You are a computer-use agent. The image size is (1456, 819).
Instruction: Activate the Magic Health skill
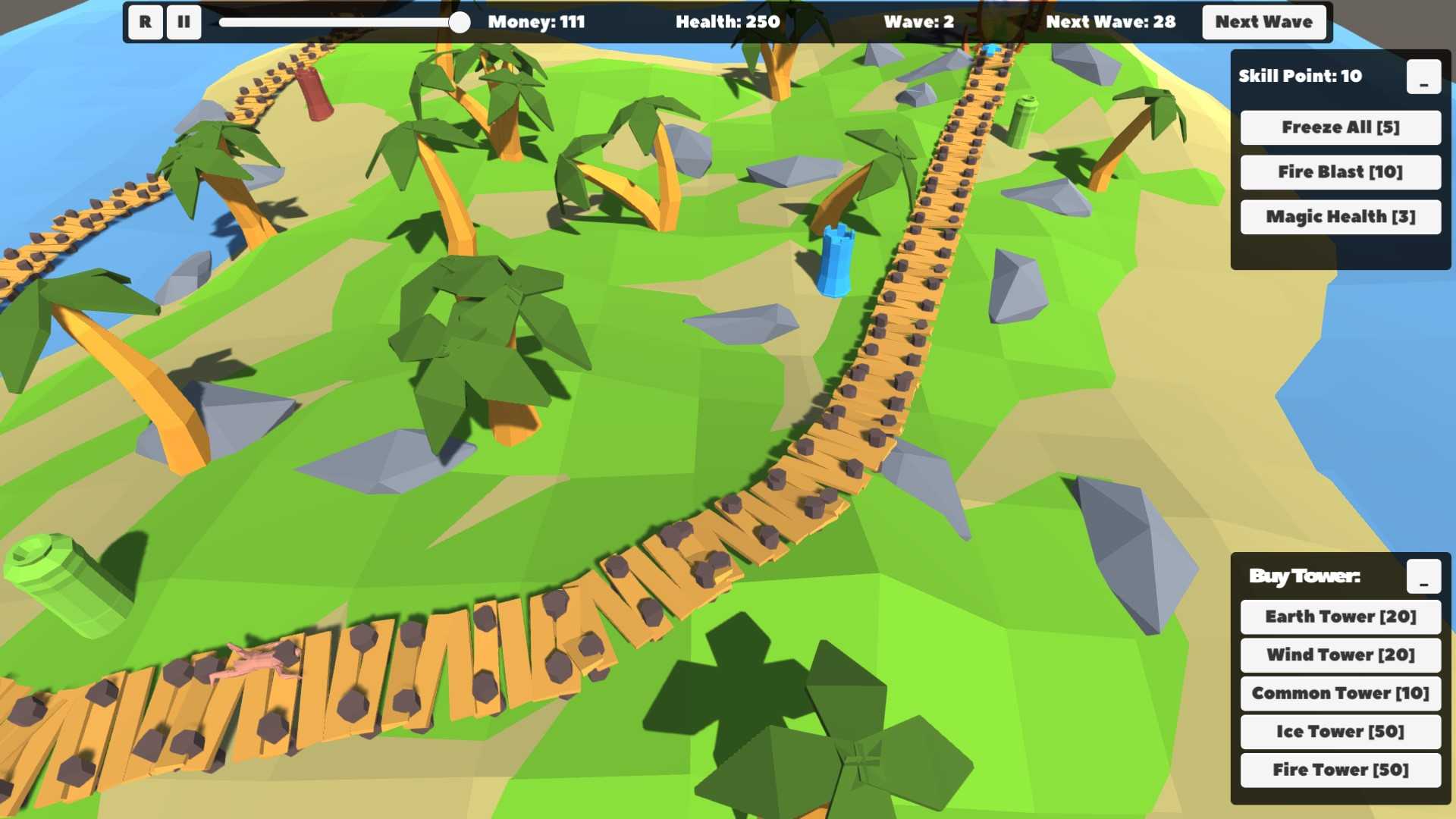[x=1340, y=217]
